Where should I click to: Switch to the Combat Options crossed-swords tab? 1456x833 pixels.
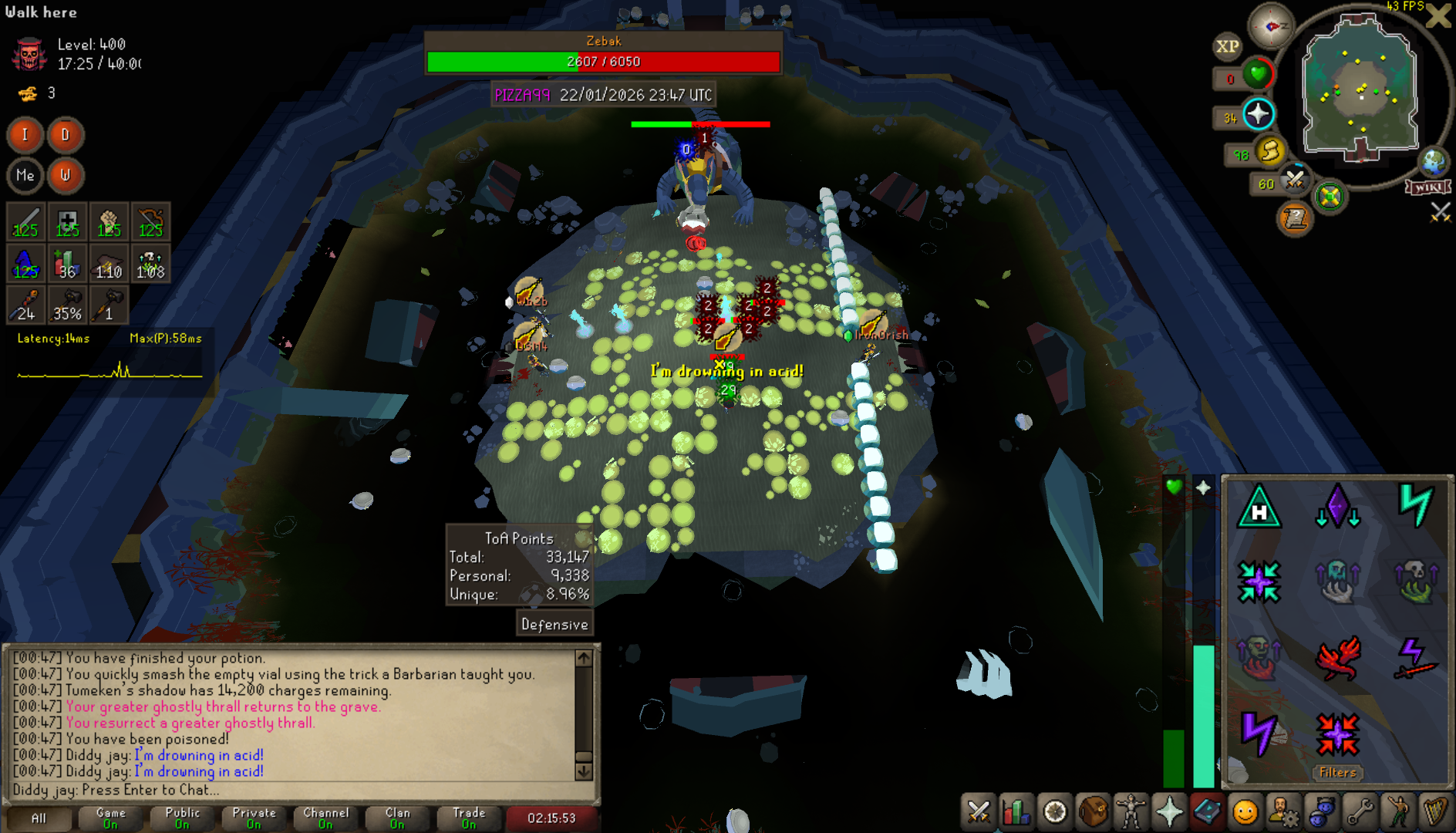click(x=979, y=812)
